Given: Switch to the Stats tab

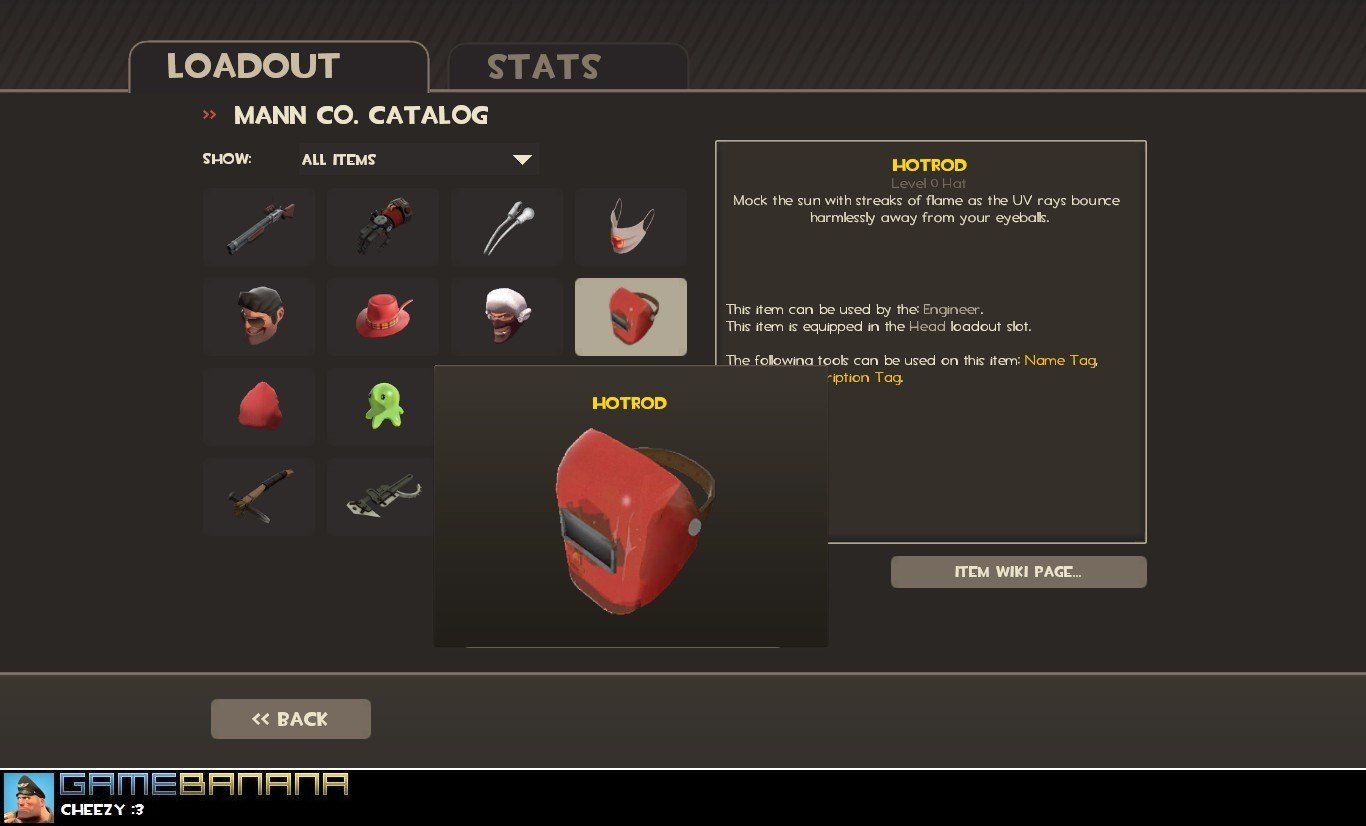Looking at the screenshot, I should click(543, 67).
